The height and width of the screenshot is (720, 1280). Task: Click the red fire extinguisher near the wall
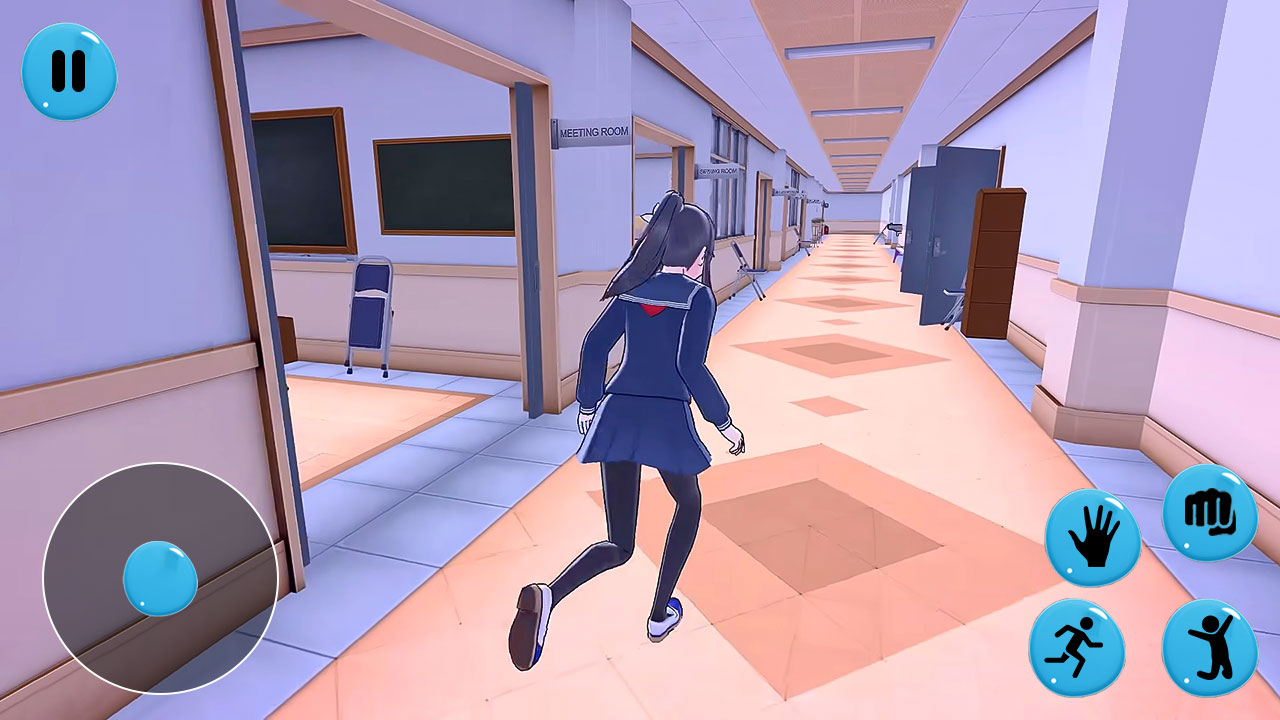[x=827, y=228]
